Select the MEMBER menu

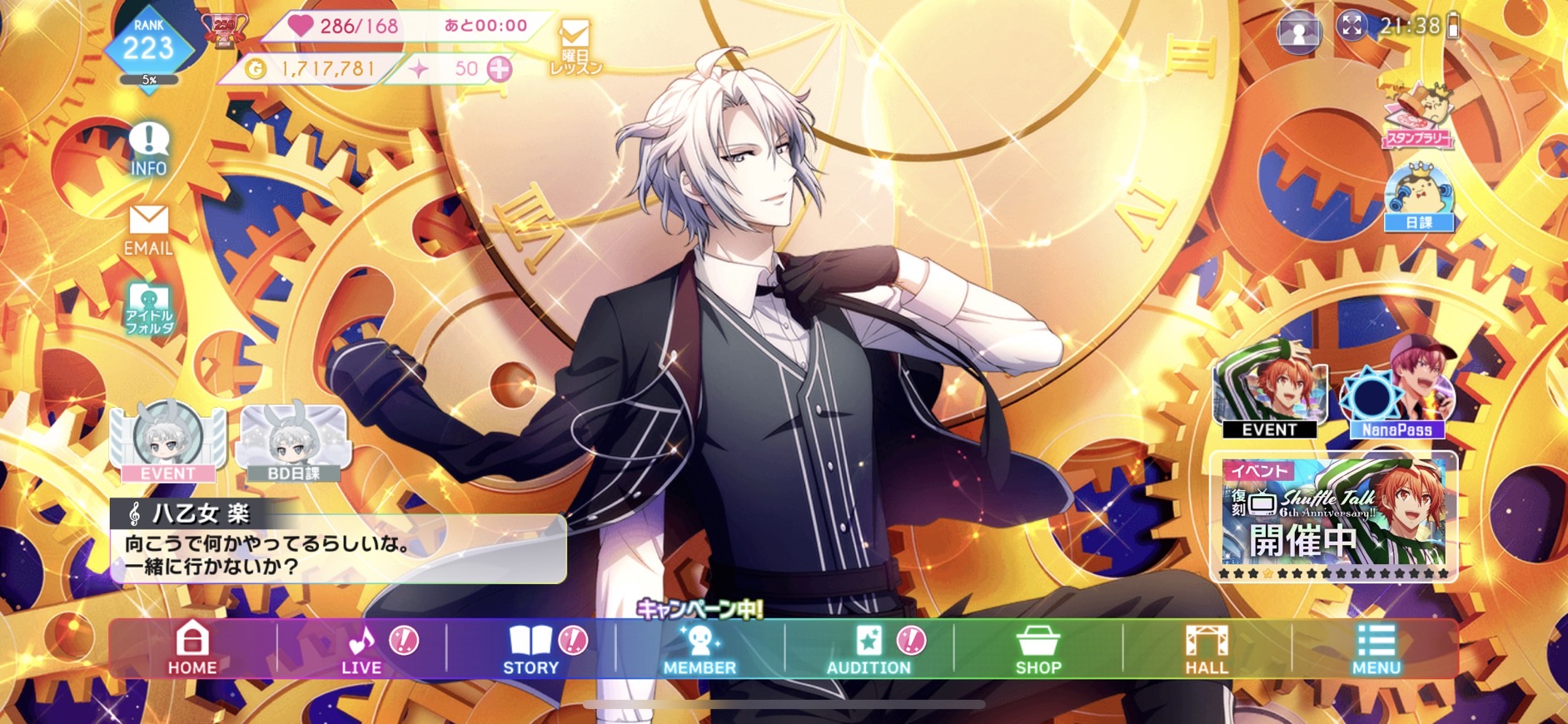point(699,648)
